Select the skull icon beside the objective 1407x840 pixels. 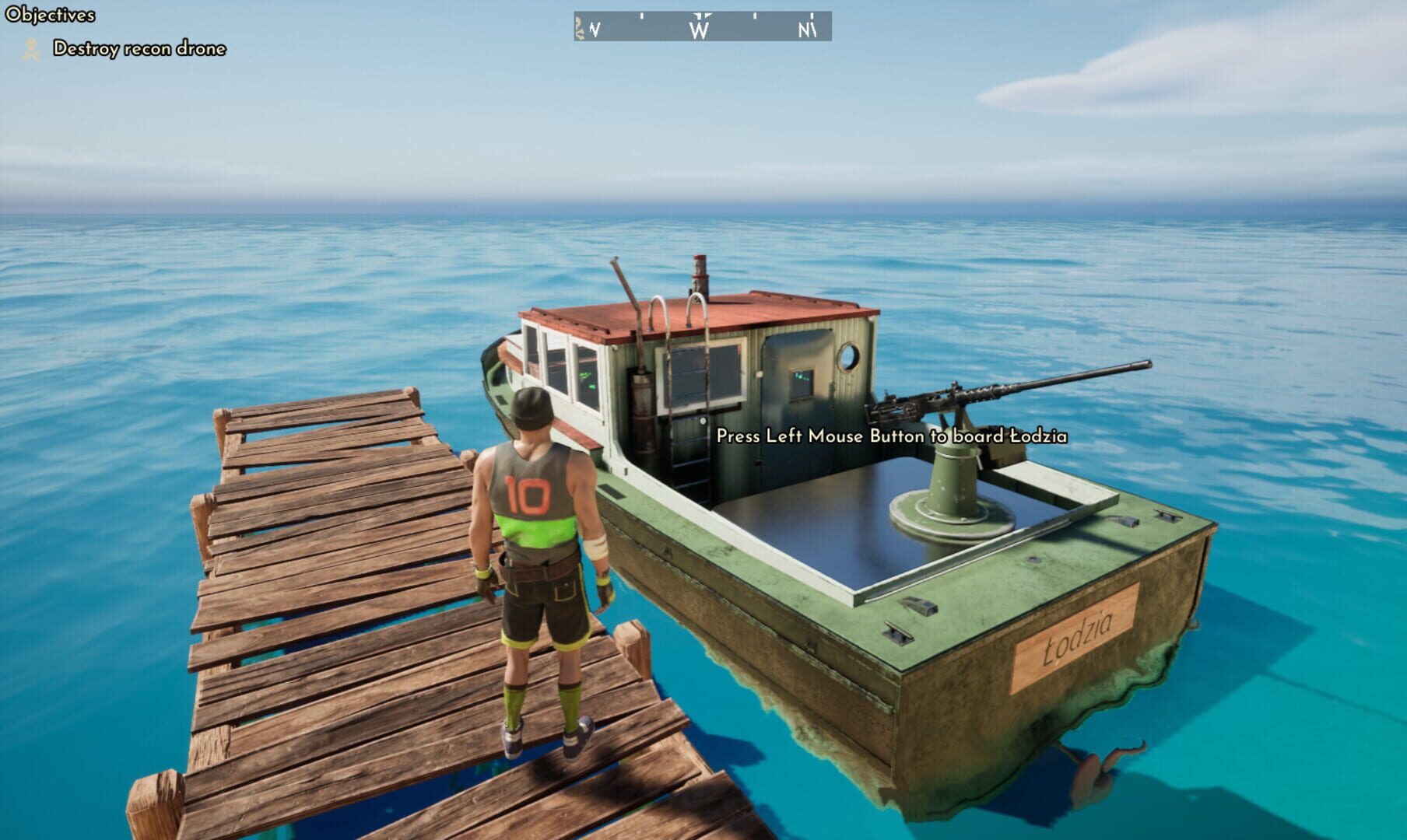tap(31, 48)
